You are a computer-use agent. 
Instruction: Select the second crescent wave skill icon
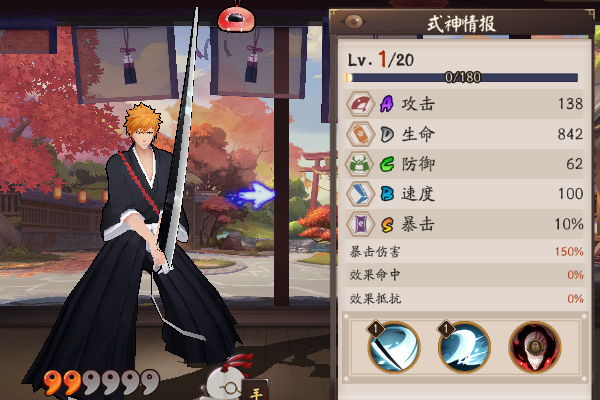click(462, 347)
